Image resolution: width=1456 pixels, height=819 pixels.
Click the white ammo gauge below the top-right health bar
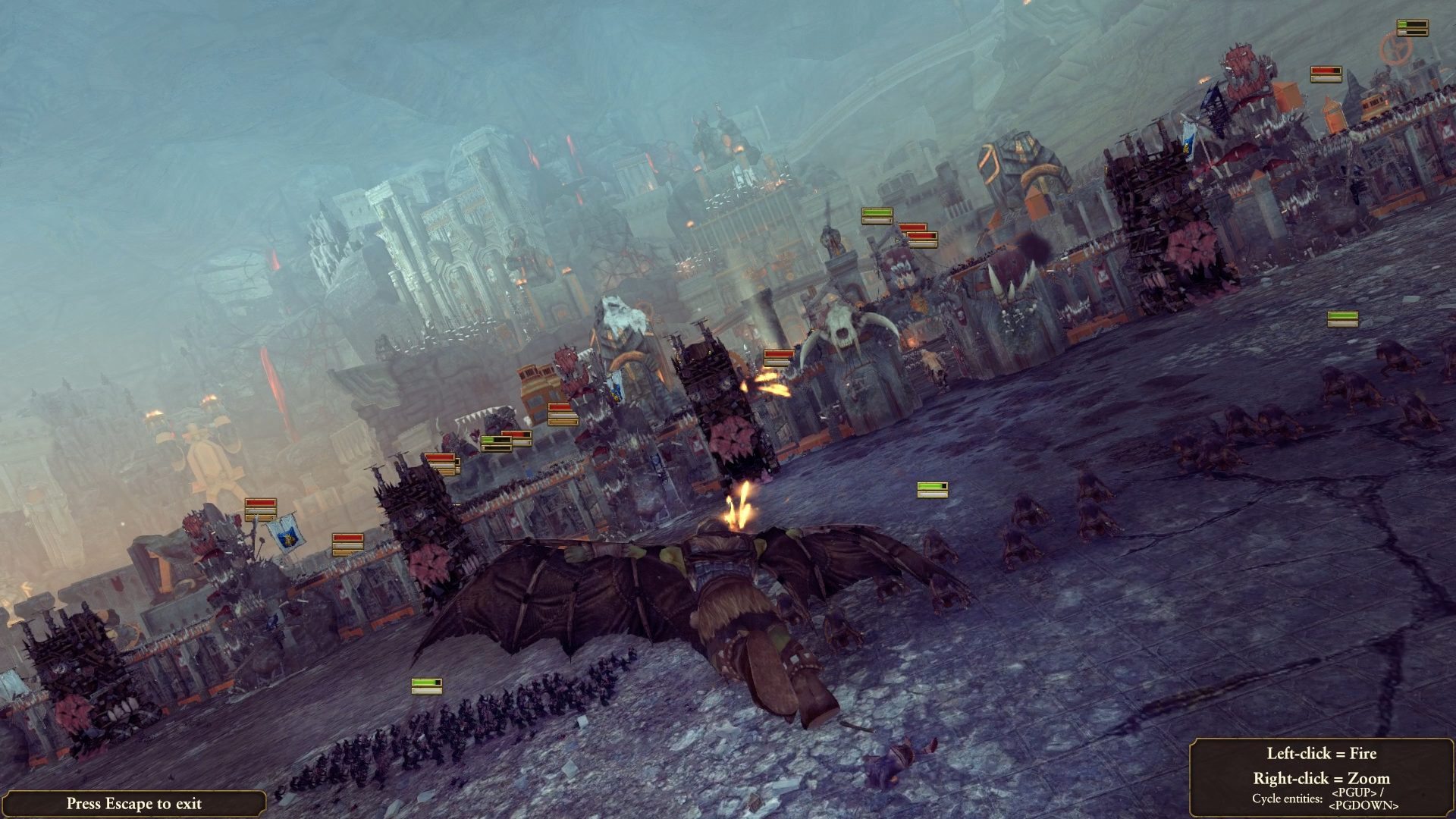pyautogui.click(x=1413, y=33)
